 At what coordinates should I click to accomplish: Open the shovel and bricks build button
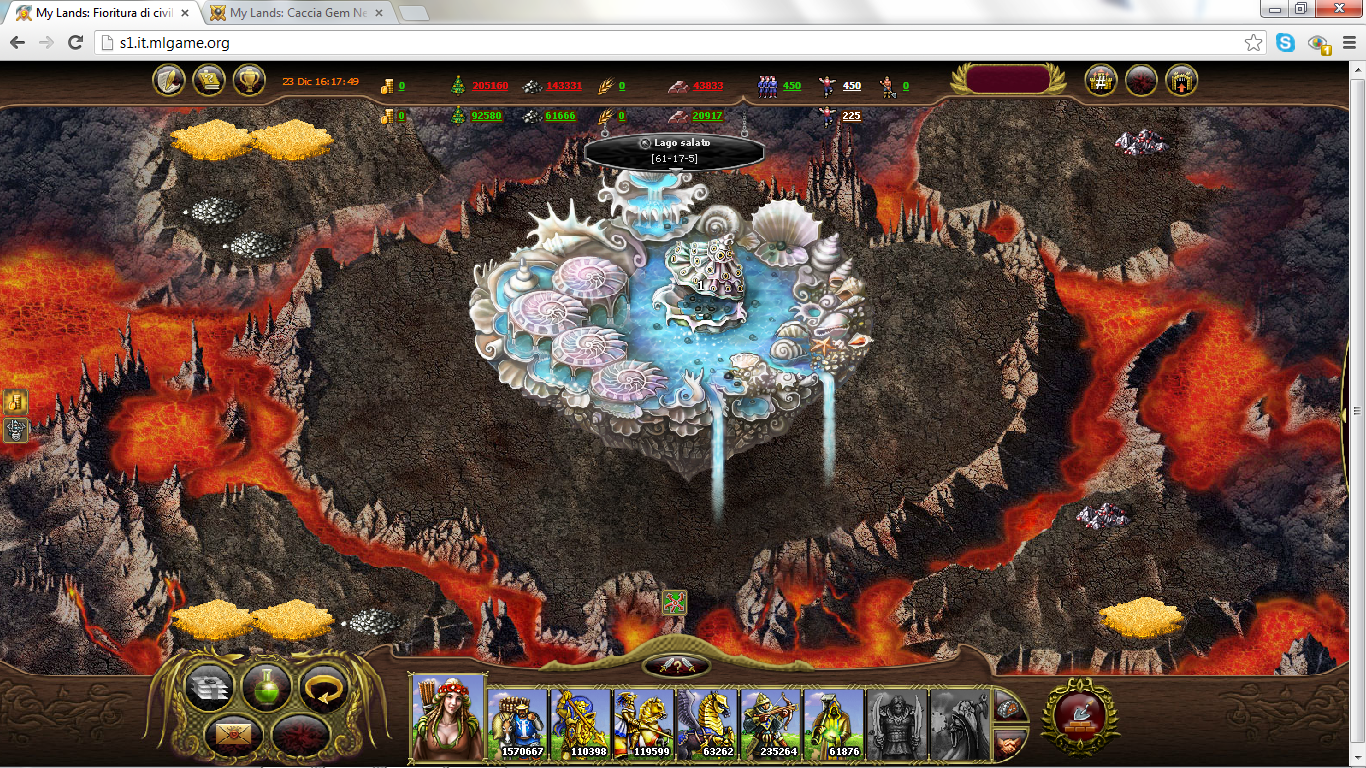(x=1079, y=715)
